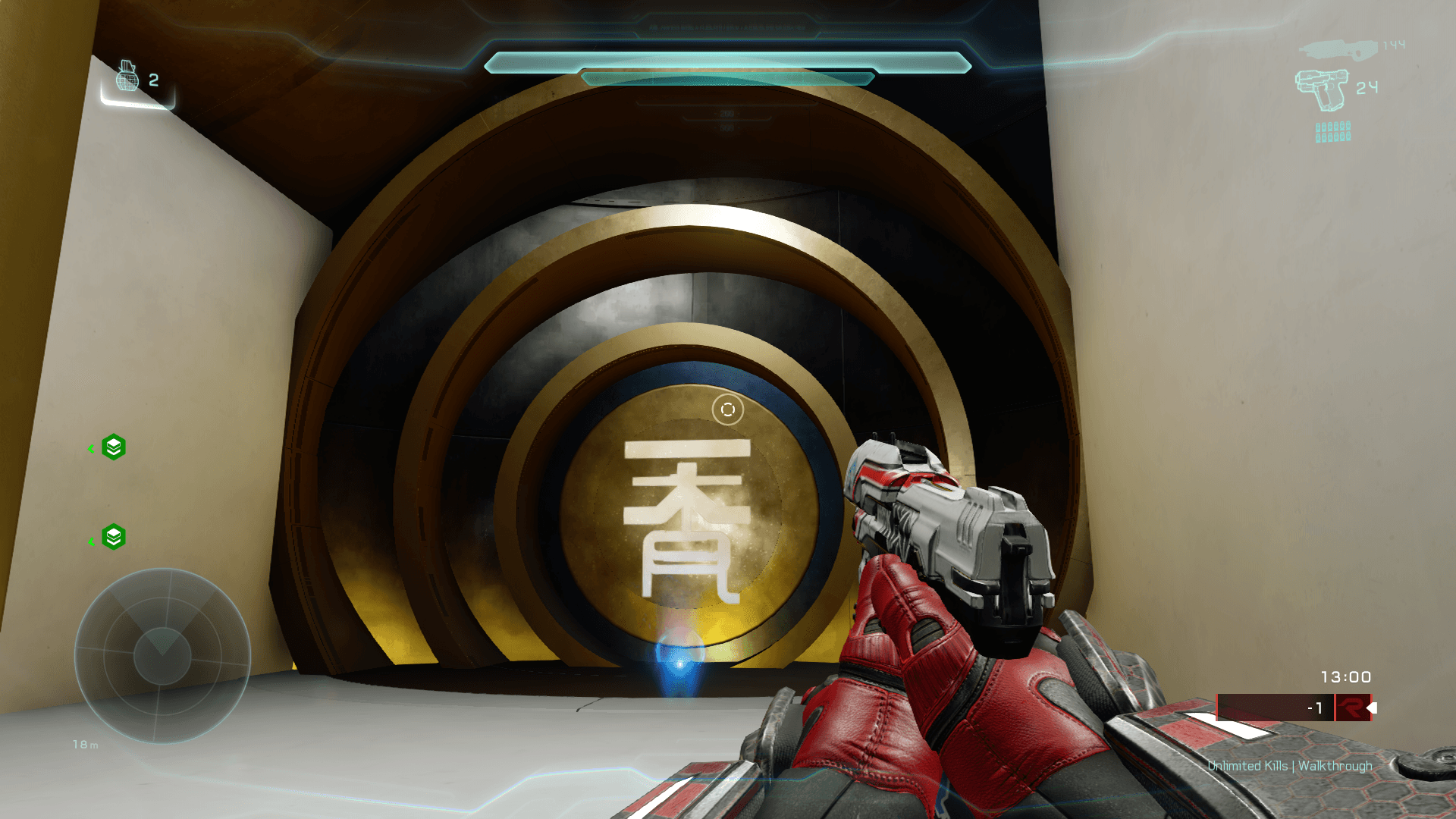
Task: Open the circular motion tracker radar
Action: point(162,656)
